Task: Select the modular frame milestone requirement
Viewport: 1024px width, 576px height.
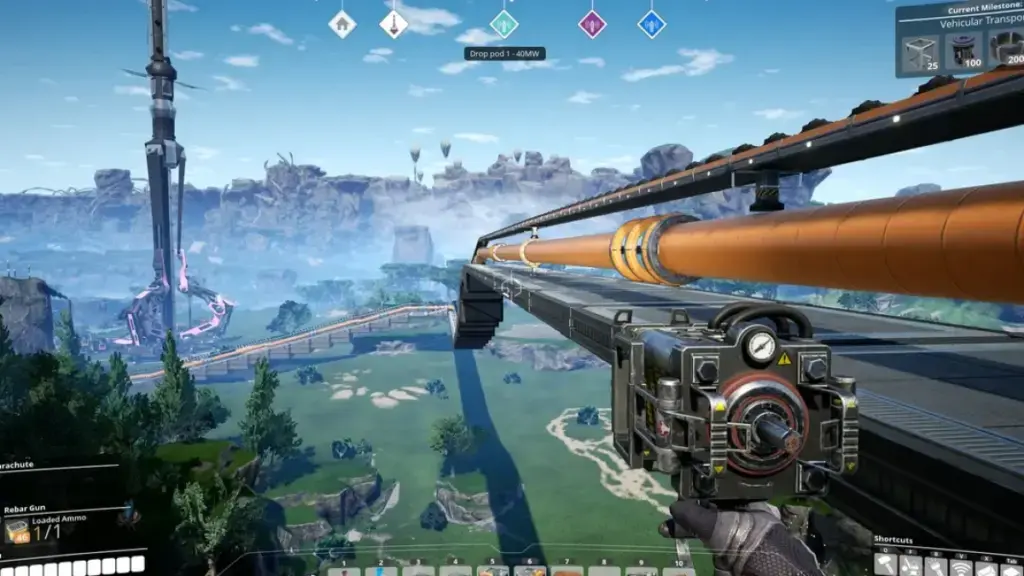Action: click(x=920, y=52)
